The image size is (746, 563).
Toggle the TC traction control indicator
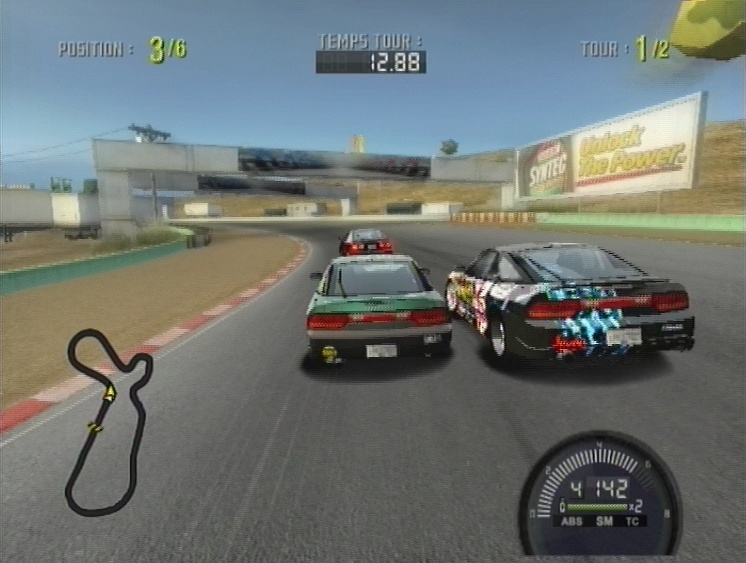632,521
